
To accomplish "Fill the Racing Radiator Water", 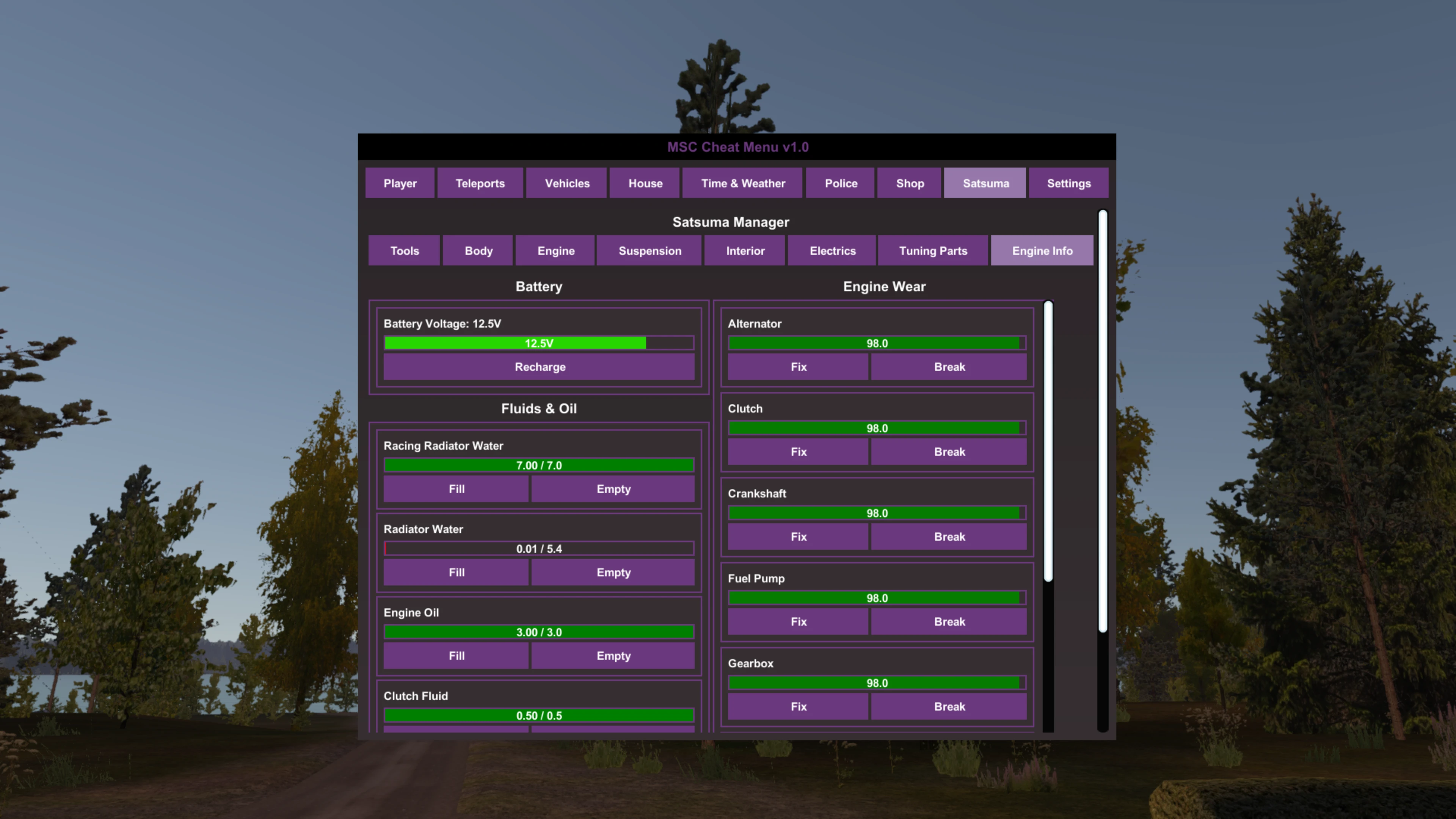I will tap(455, 488).
